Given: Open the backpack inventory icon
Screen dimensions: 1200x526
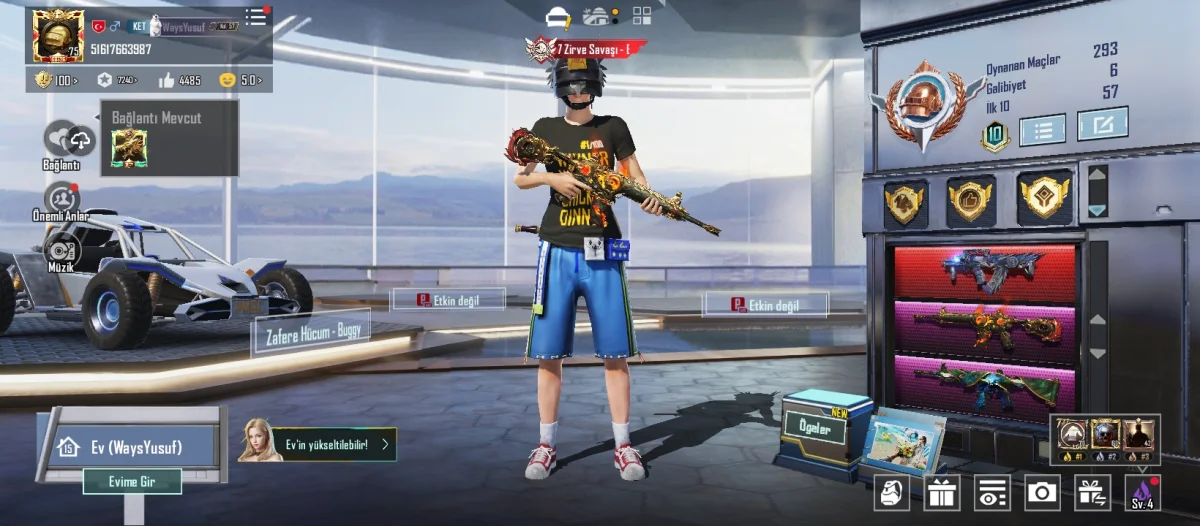Looking at the screenshot, I should 892,492.
